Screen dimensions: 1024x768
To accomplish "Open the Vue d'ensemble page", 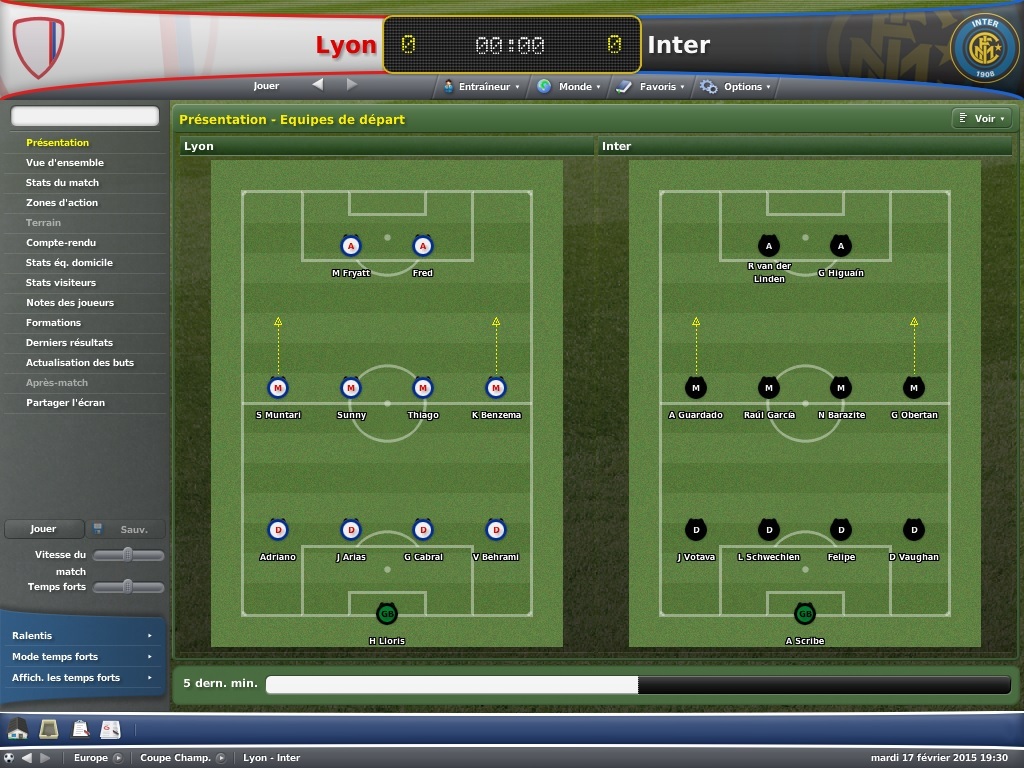I will tap(65, 163).
